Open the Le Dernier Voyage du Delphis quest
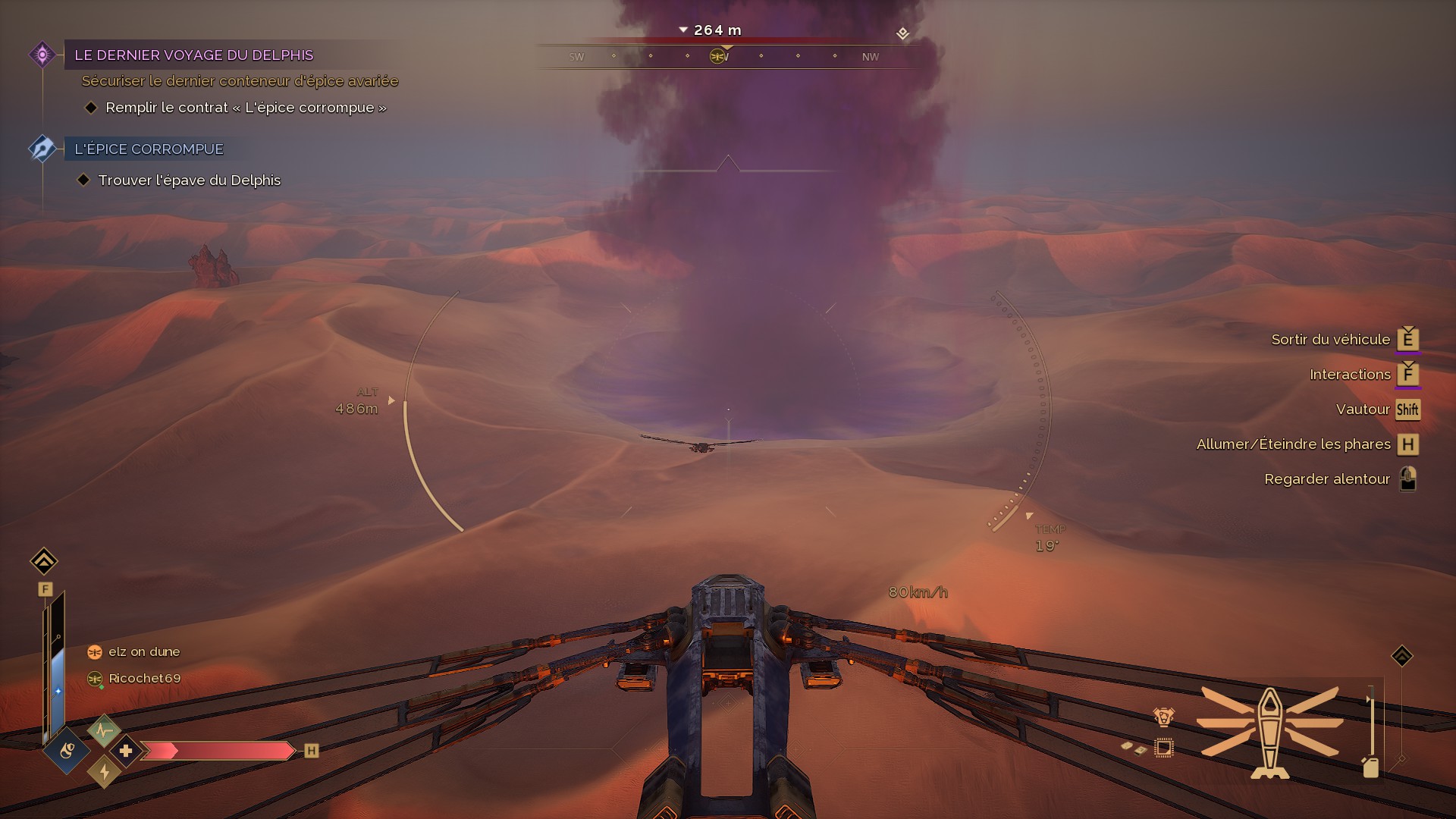 tap(193, 55)
